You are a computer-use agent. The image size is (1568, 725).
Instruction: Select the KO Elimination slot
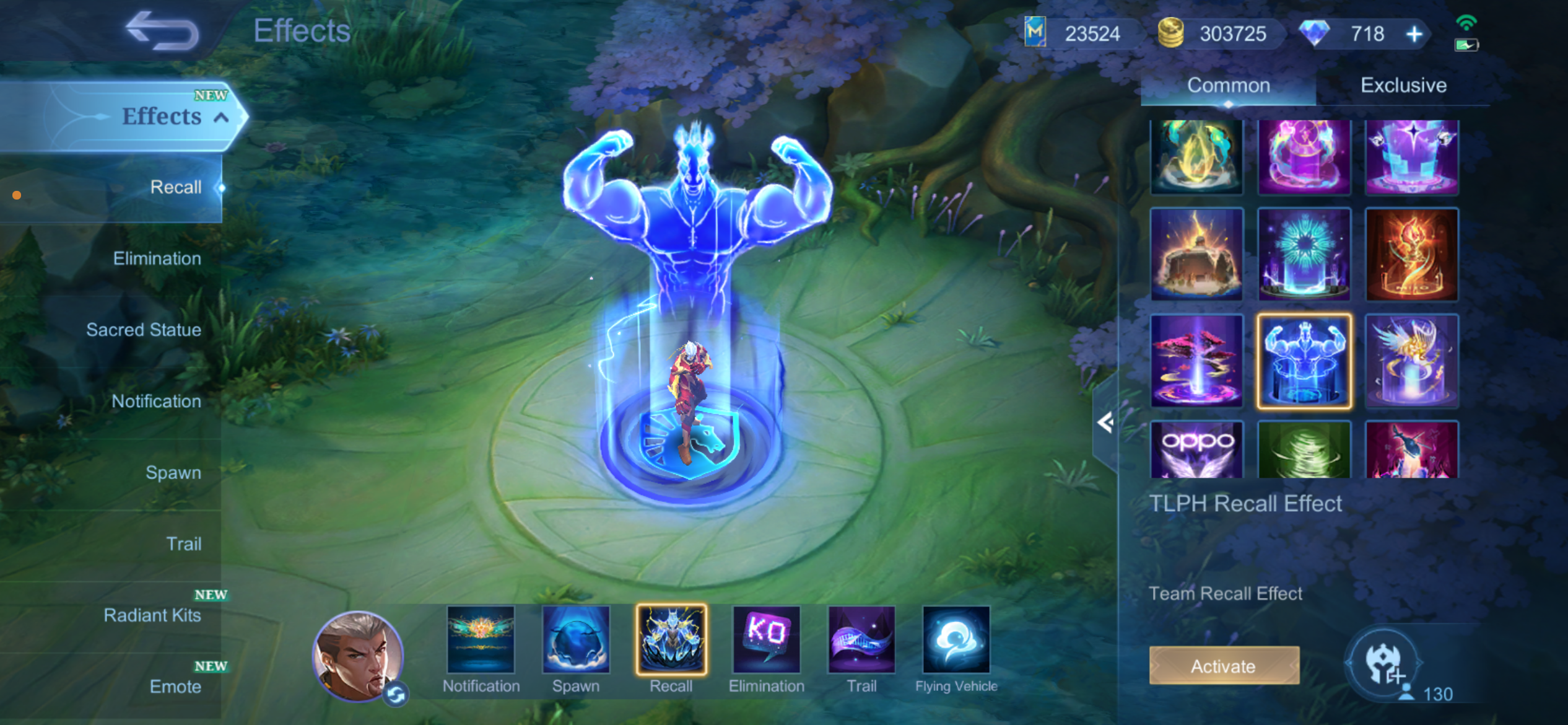(767, 640)
